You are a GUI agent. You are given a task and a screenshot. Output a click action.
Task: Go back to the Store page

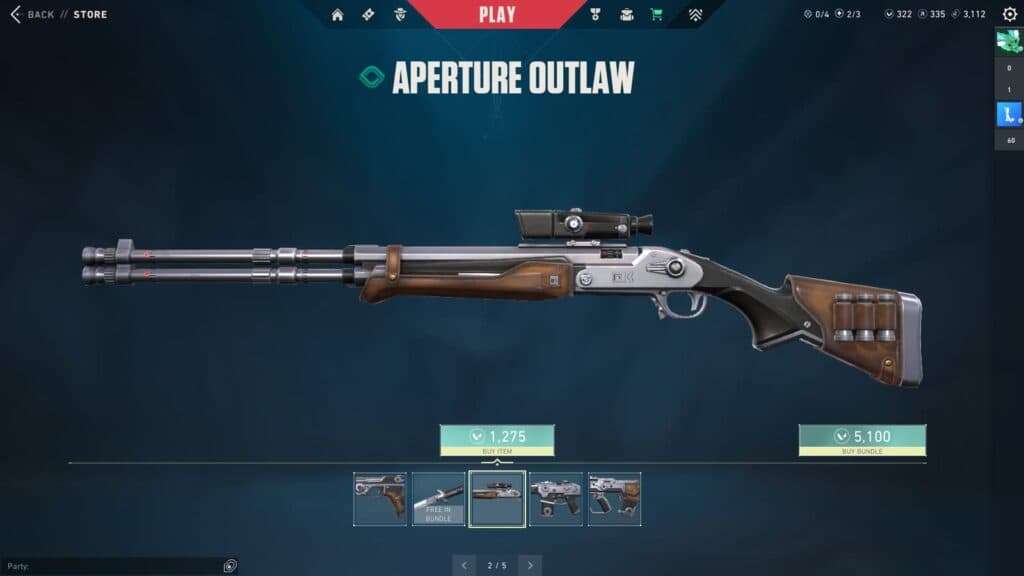(x=32, y=14)
